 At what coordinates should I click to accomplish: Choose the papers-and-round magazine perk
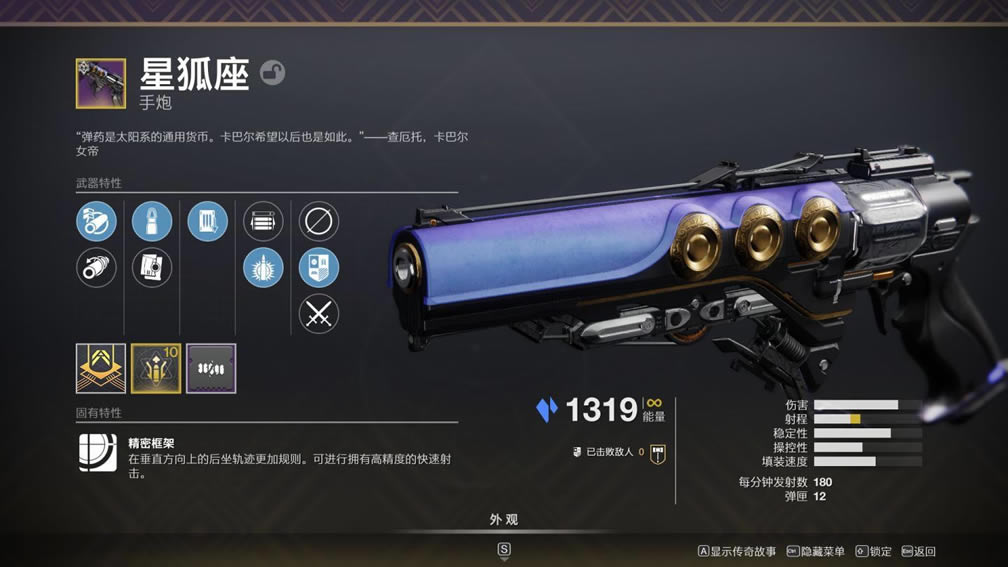(152, 267)
